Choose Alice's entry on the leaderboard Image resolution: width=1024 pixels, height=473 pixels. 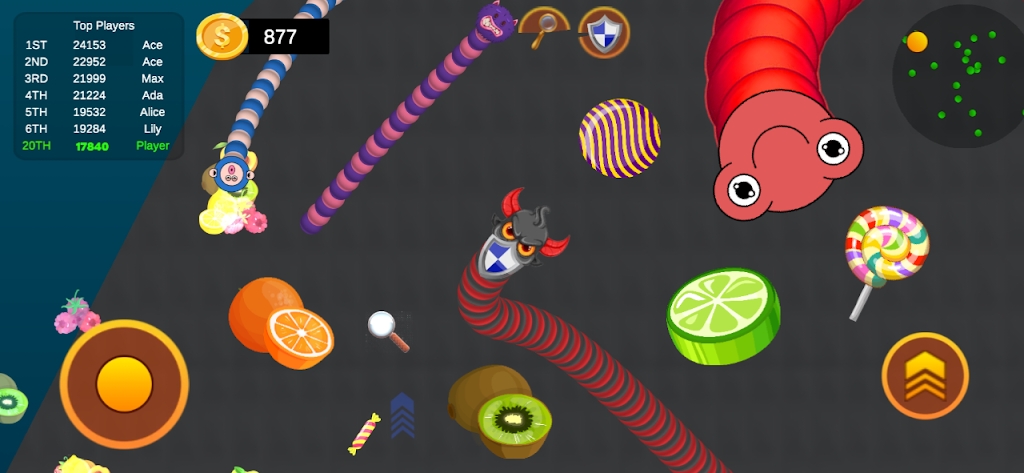97,112
